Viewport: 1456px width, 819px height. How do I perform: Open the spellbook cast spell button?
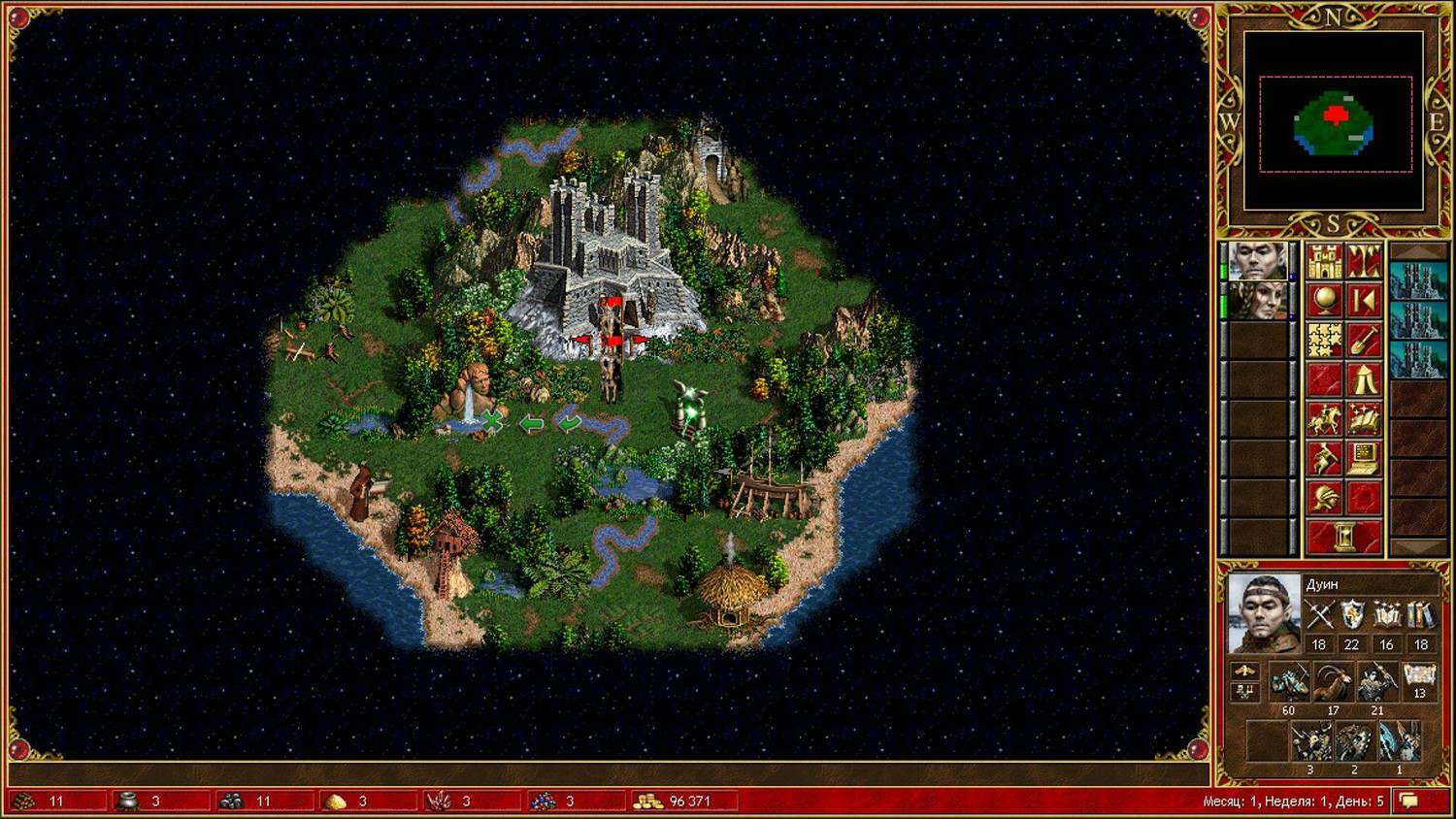pos(1364,419)
